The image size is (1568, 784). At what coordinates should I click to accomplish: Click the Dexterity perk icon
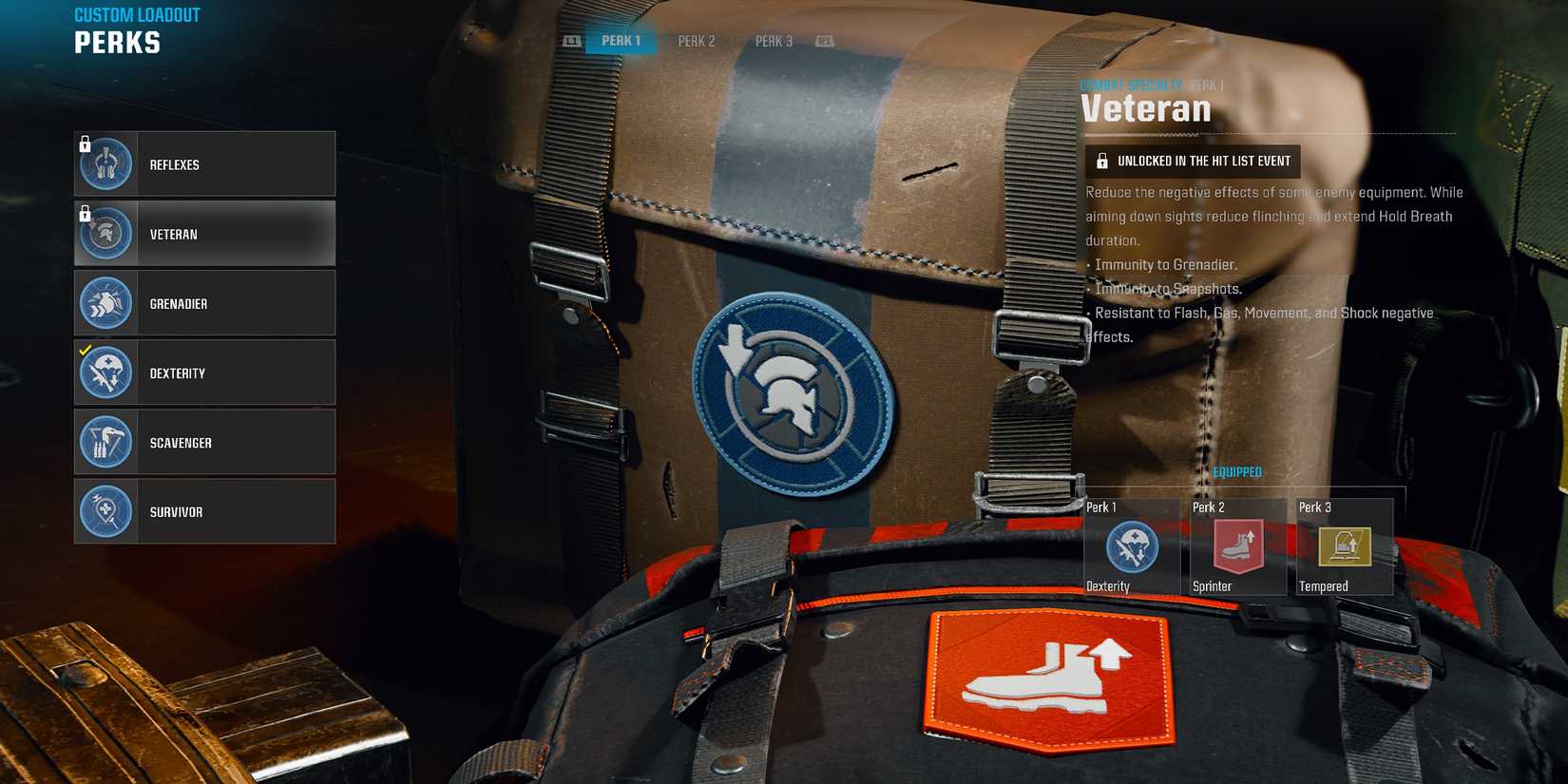point(105,372)
